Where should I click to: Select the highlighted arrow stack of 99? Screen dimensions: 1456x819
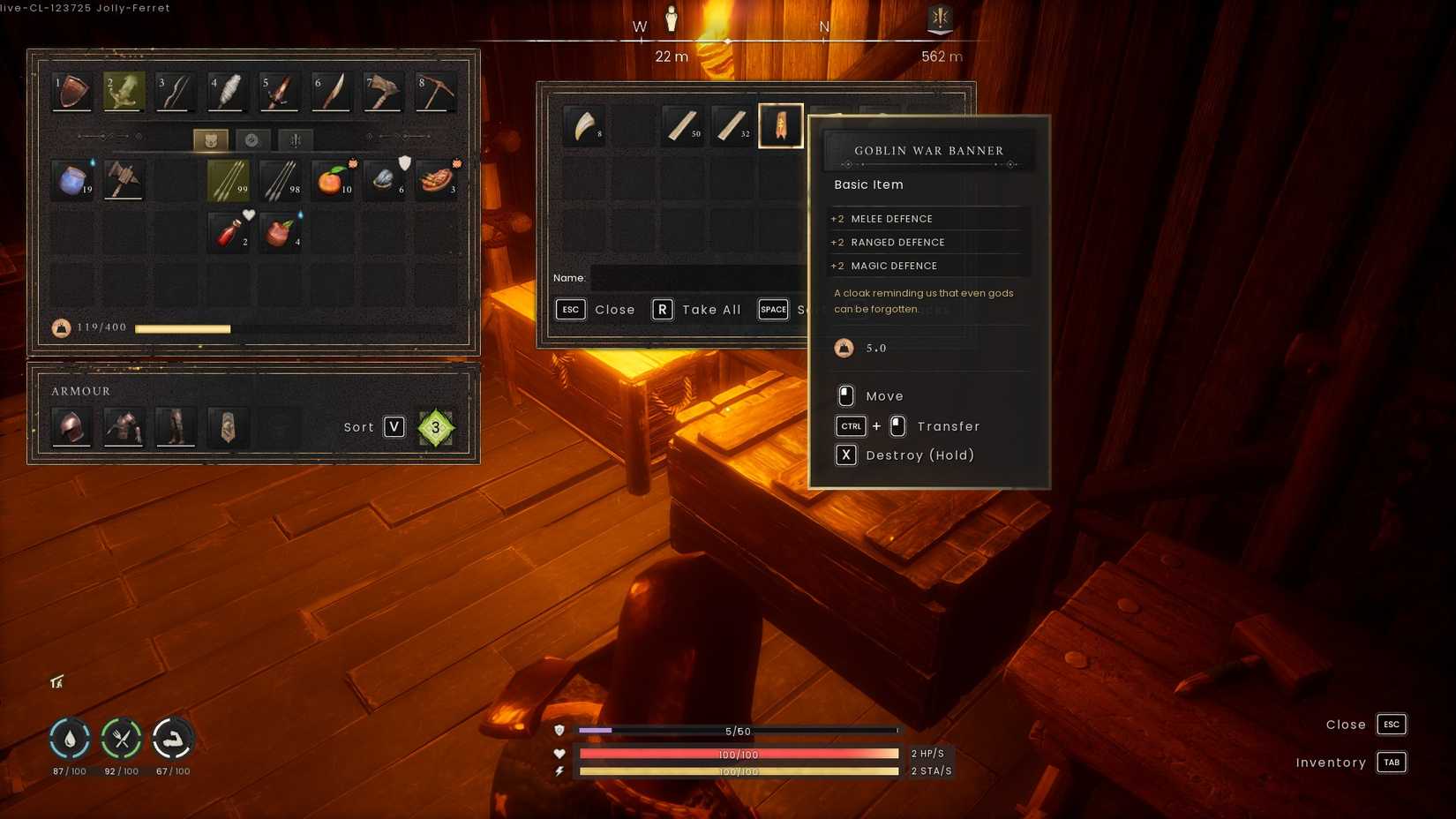click(x=229, y=180)
